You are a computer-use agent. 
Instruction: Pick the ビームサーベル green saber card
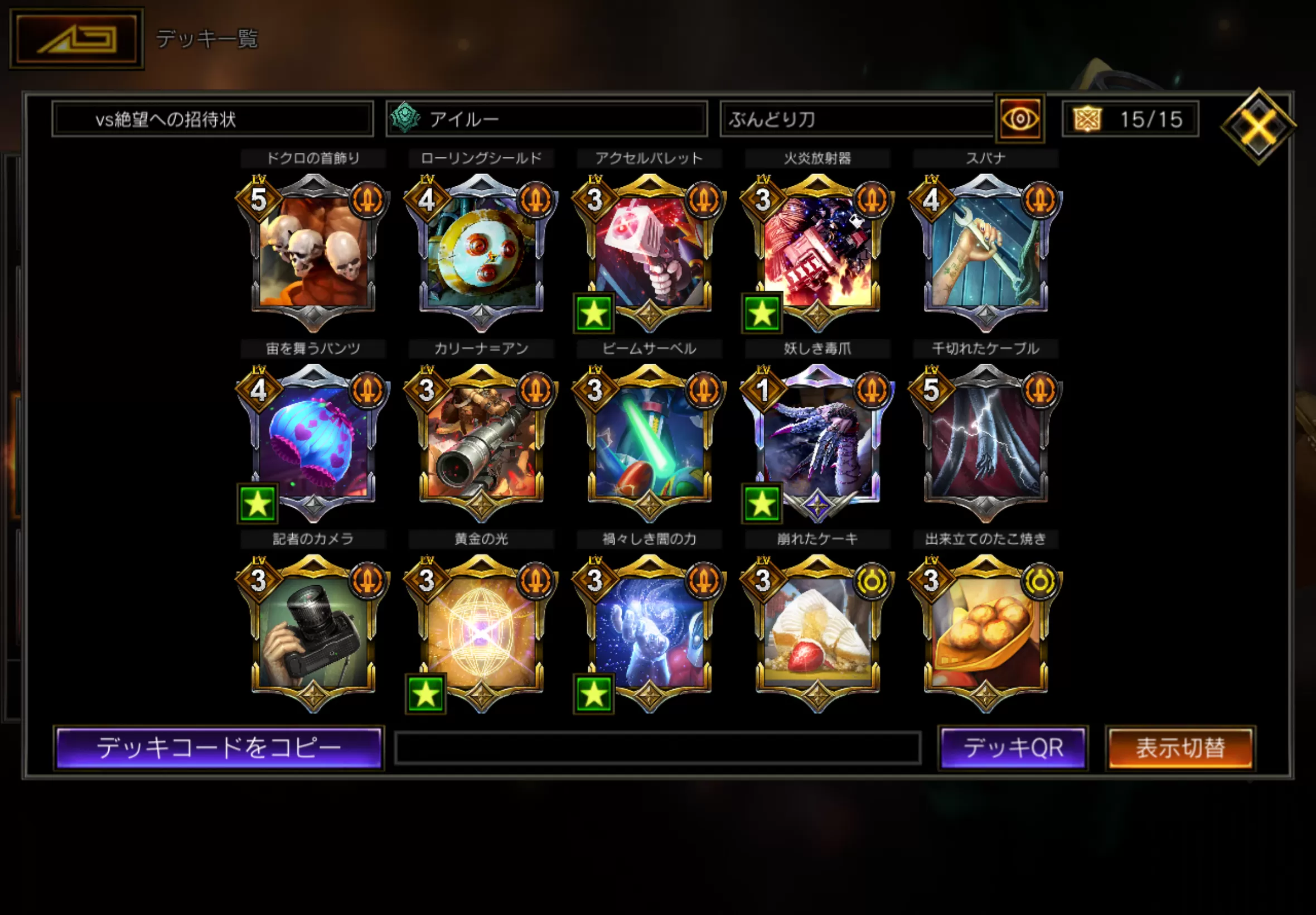coord(649,442)
